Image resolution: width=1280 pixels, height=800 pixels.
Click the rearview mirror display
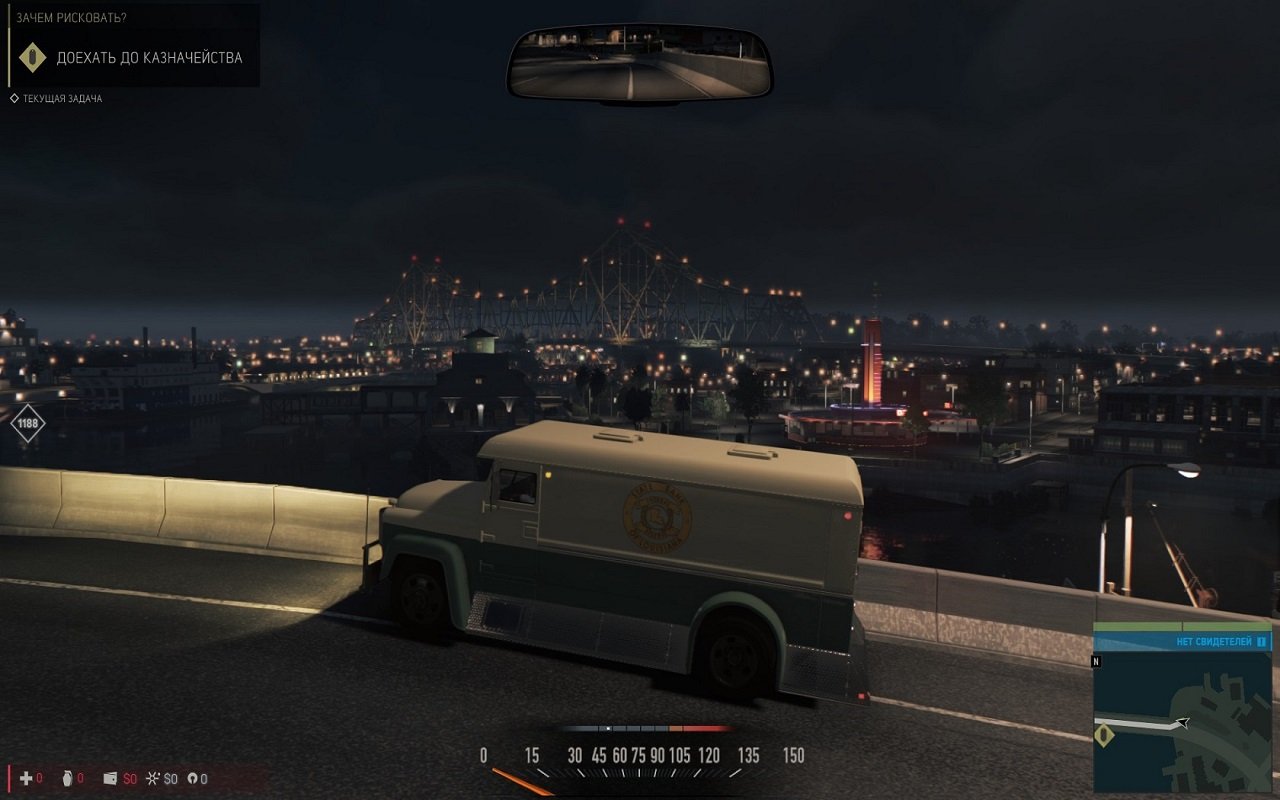[x=640, y=63]
